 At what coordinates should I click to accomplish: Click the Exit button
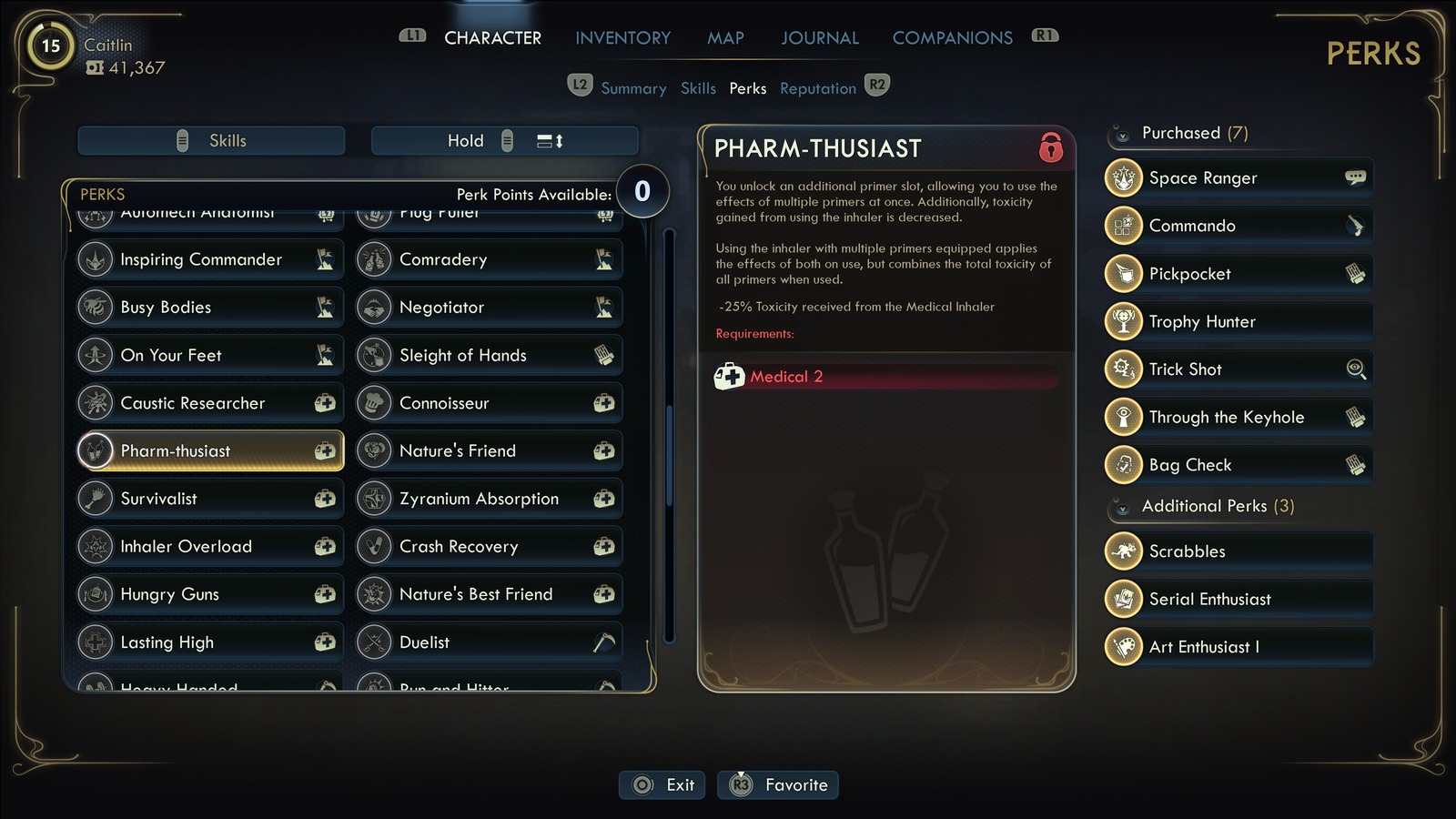click(662, 785)
